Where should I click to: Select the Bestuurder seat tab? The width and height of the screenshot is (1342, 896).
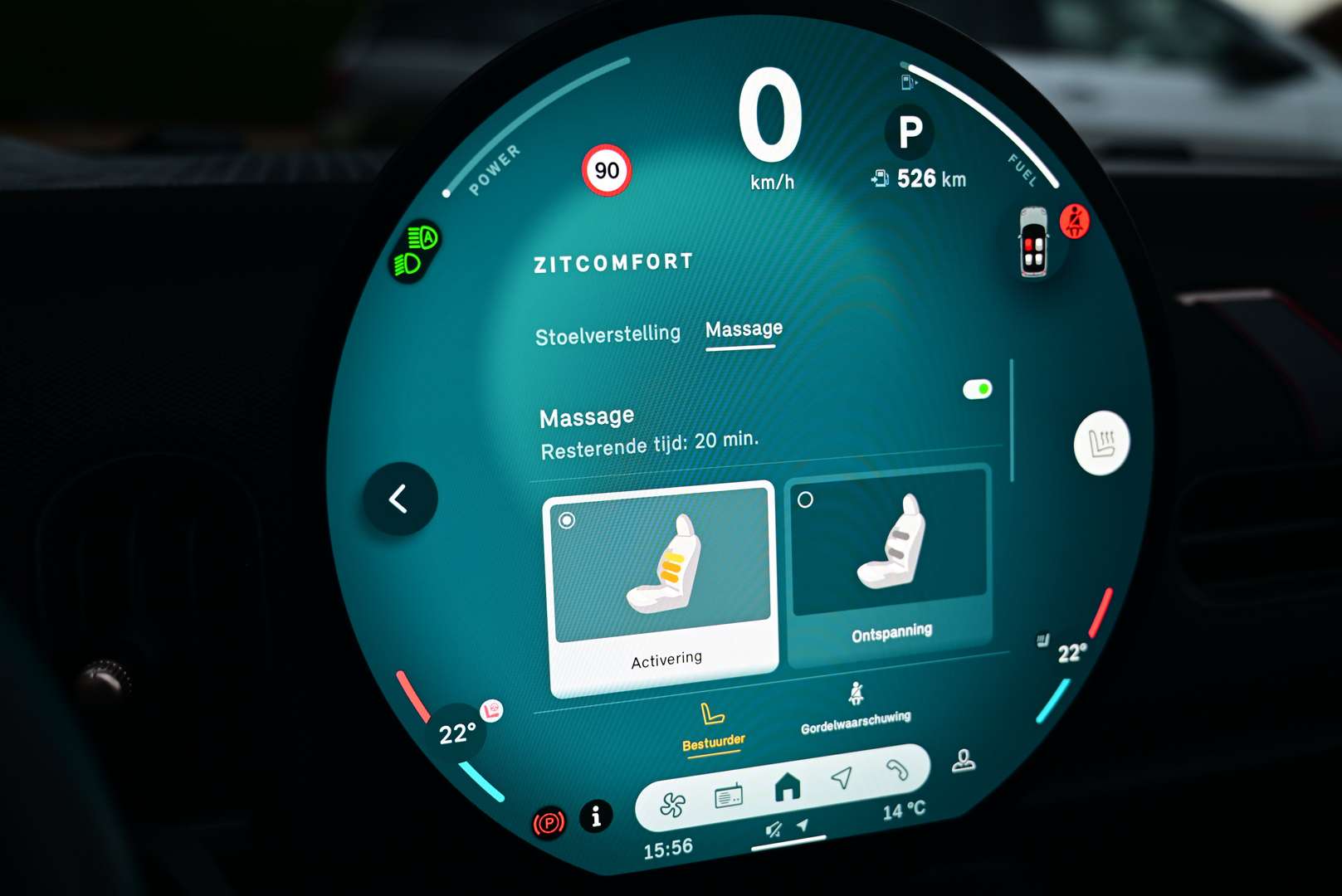tap(713, 727)
